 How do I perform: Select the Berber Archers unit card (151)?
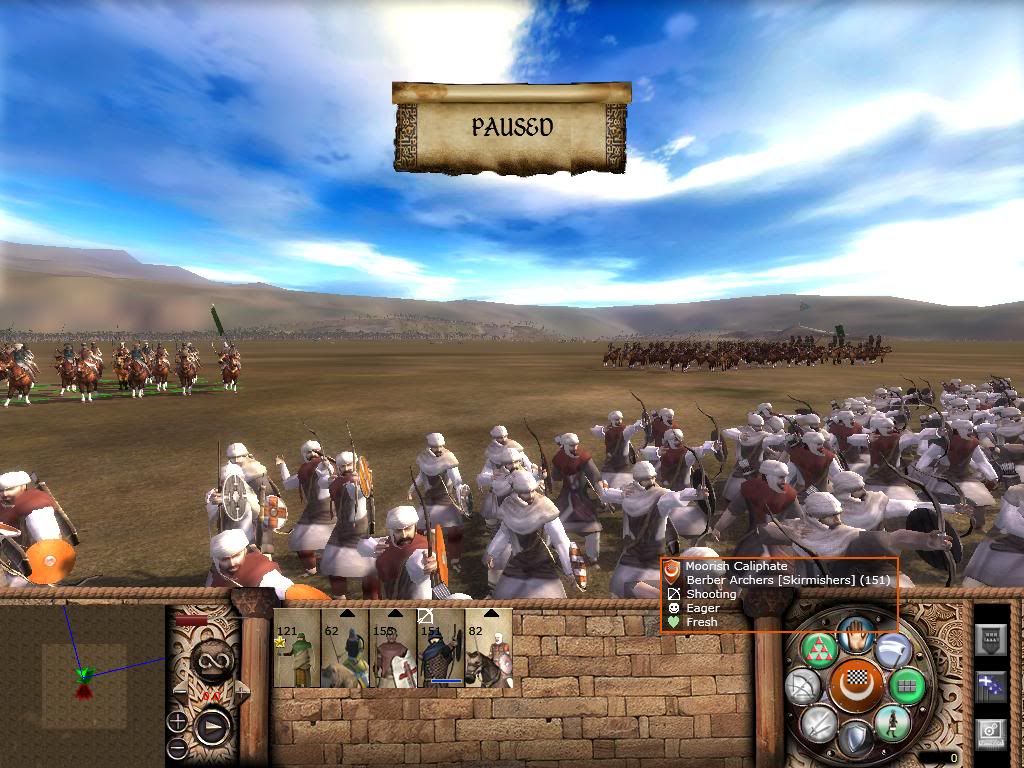(x=441, y=648)
